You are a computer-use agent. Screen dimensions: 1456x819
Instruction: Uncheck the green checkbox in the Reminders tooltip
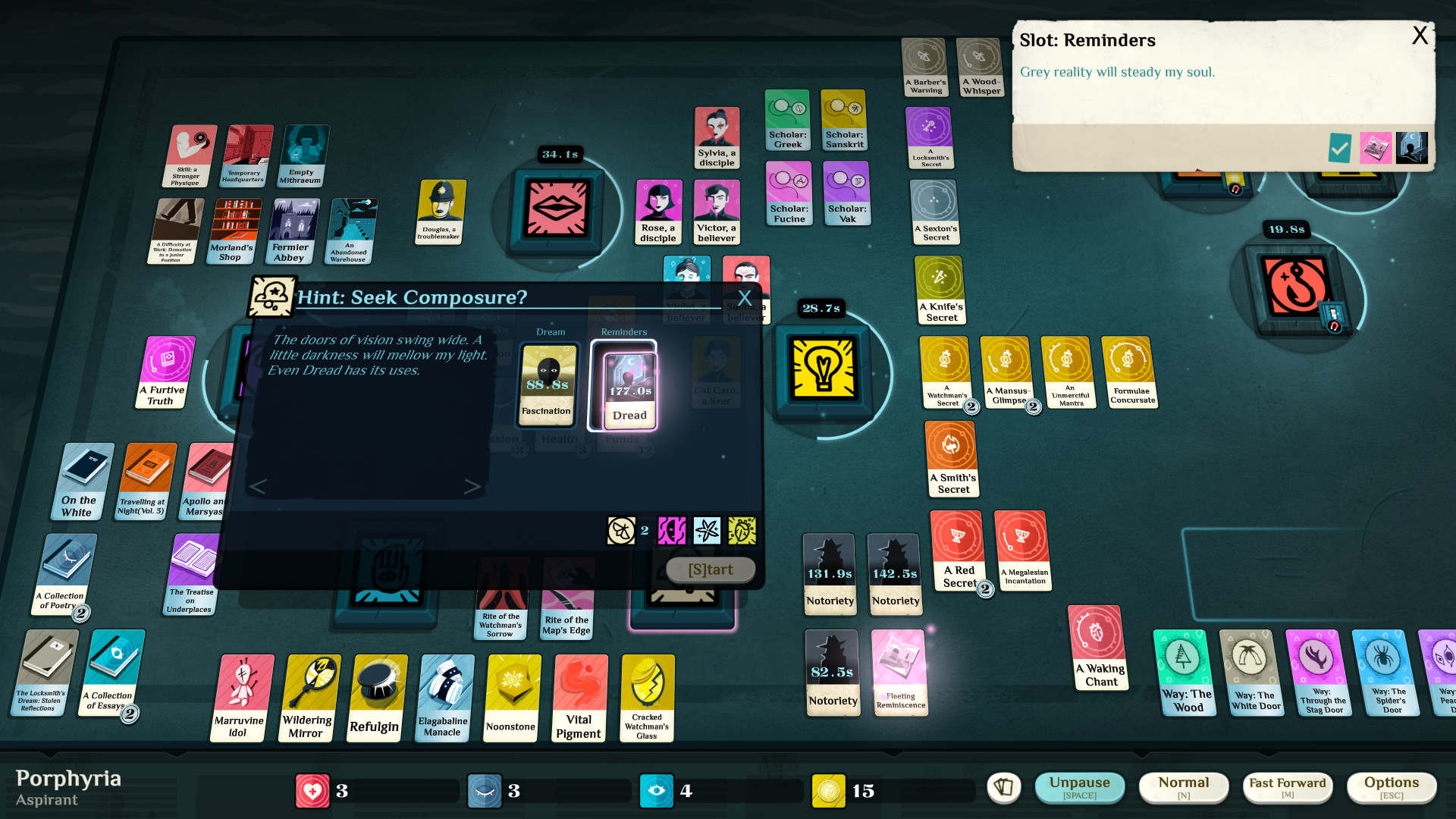click(x=1338, y=148)
